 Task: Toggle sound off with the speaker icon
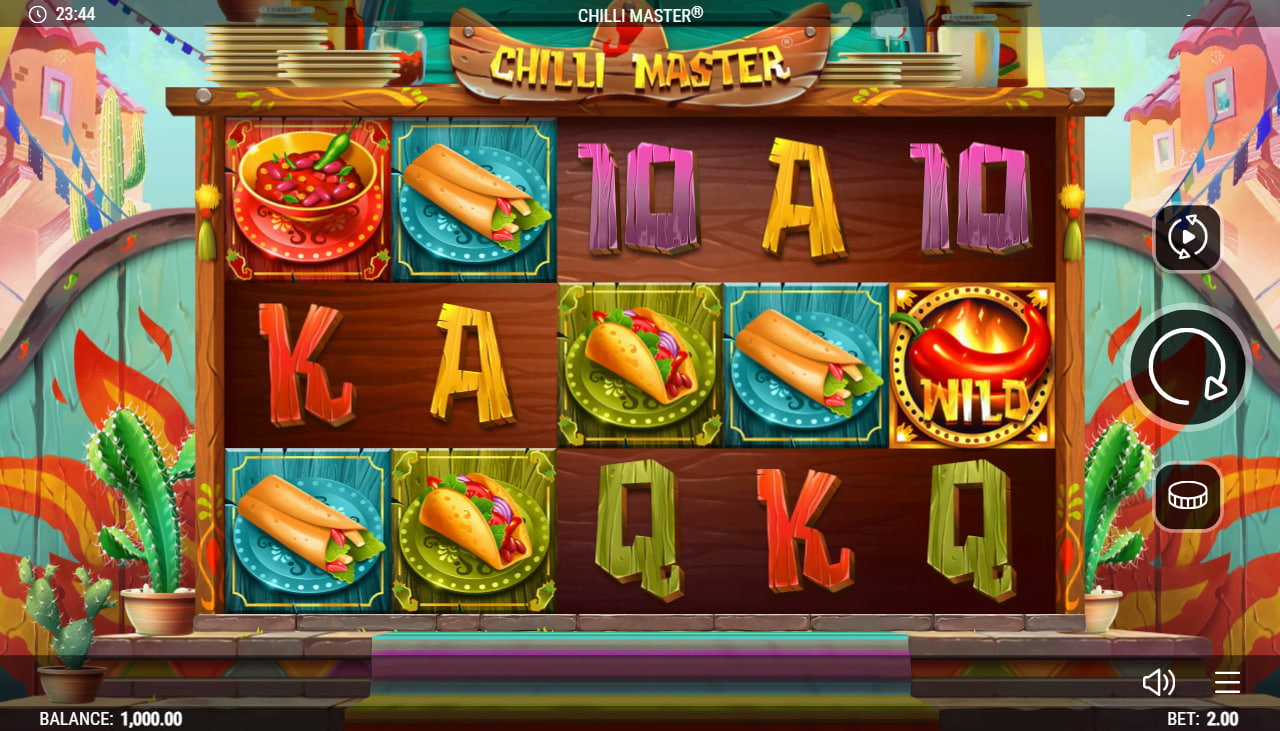click(1159, 682)
